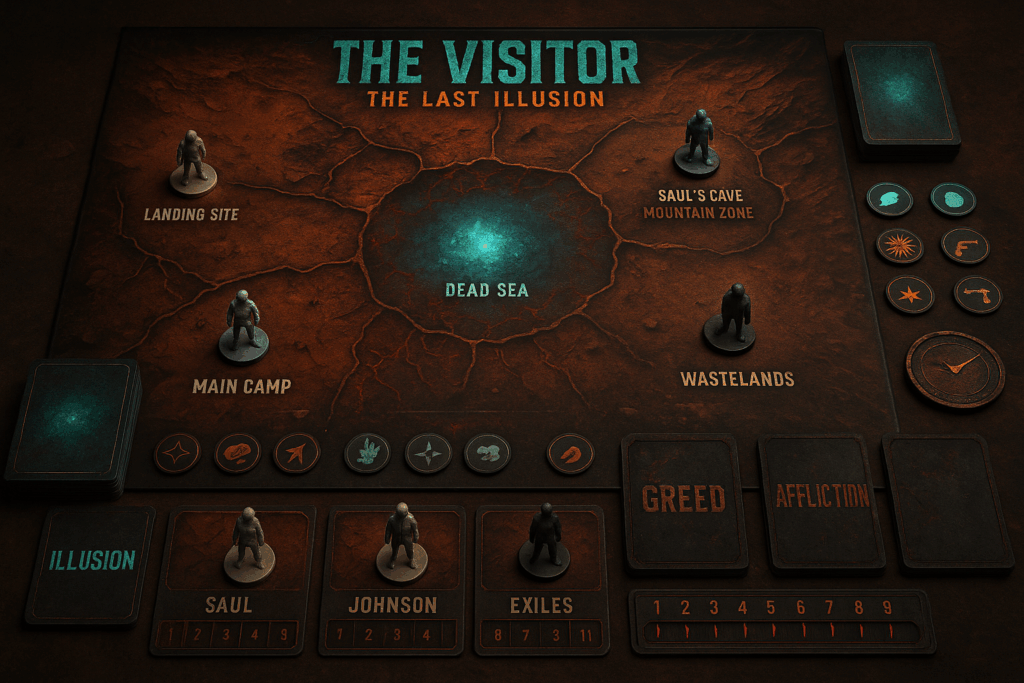This screenshot has height=683, width=1024.
Task: Select the teal fingerprint token
Action: click(952, 198)
